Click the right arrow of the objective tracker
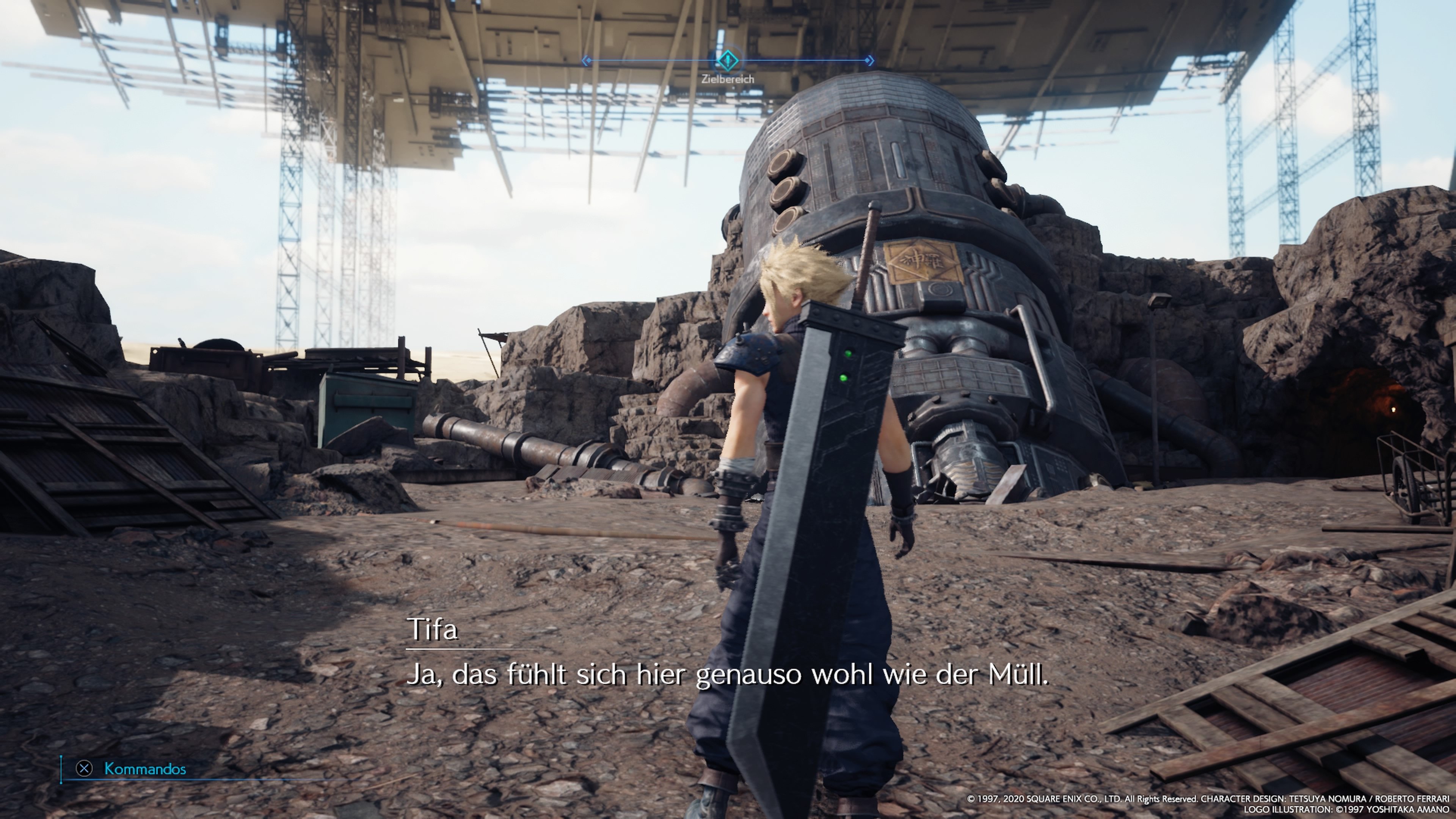Viewport: 1456px width, 819px height. click(x=870, y=60)
